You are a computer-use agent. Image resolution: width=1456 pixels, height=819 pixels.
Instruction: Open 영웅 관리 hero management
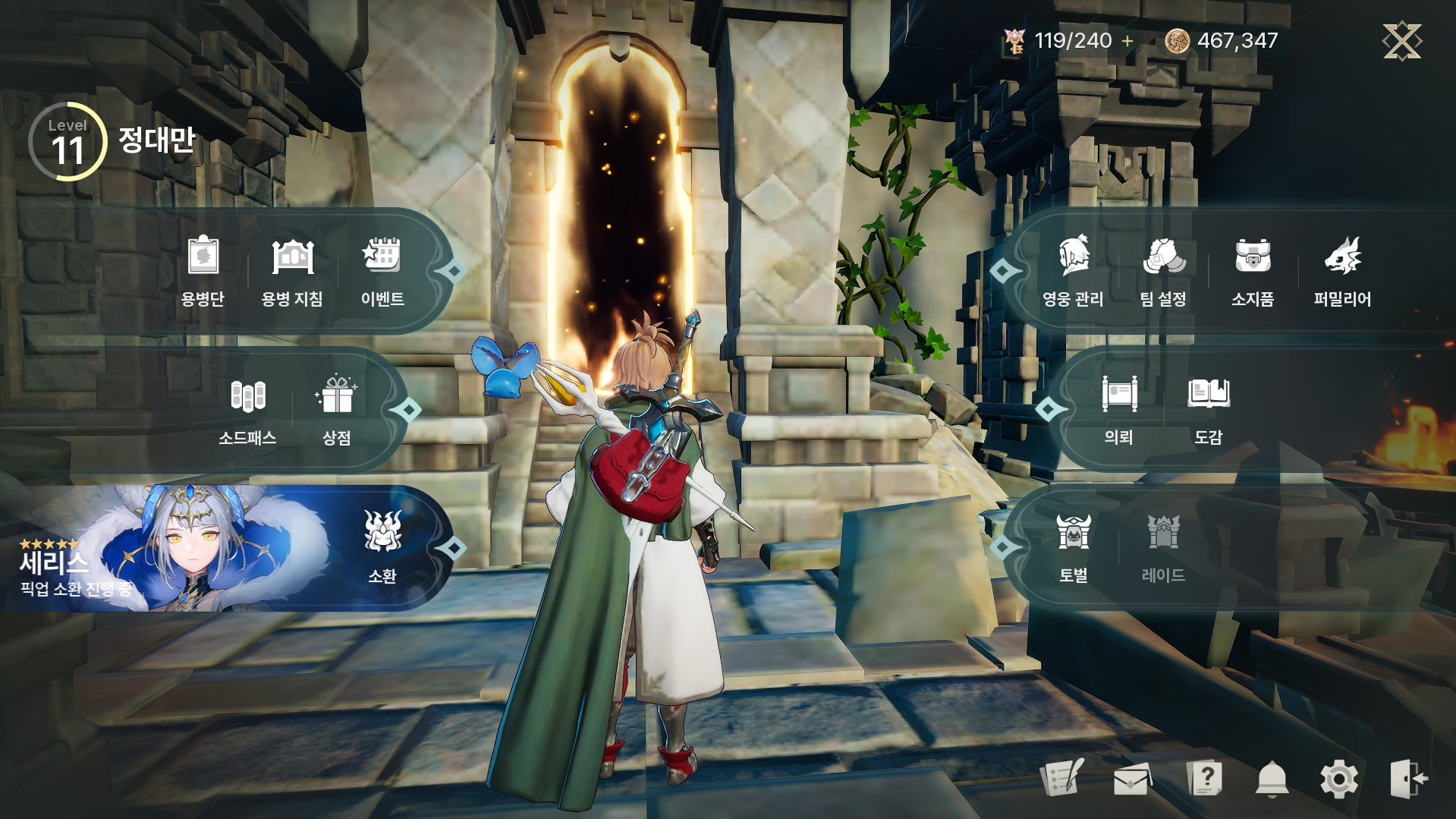pyautogui.click(x=1073, y=270)
